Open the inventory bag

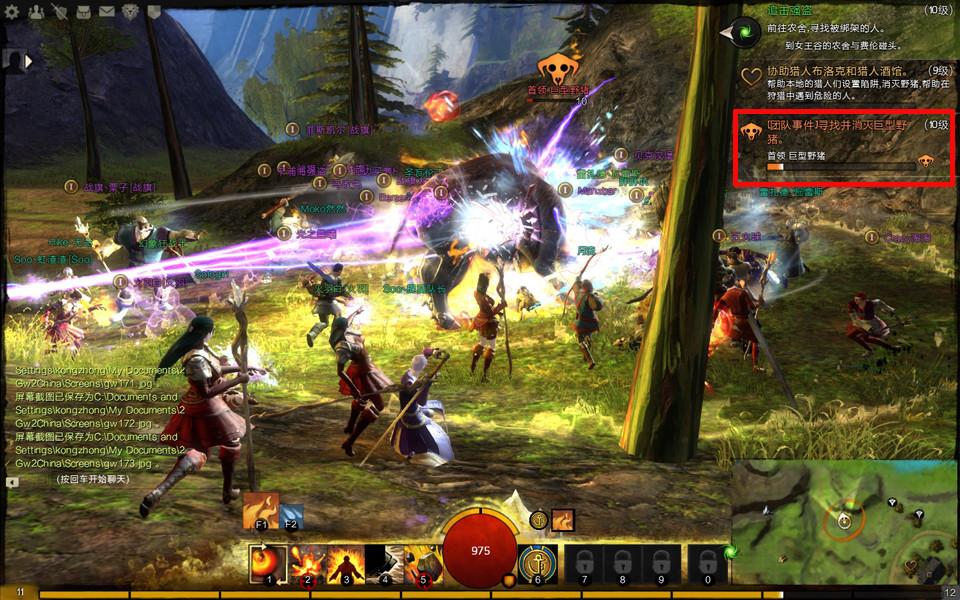(x=83, y=12)
